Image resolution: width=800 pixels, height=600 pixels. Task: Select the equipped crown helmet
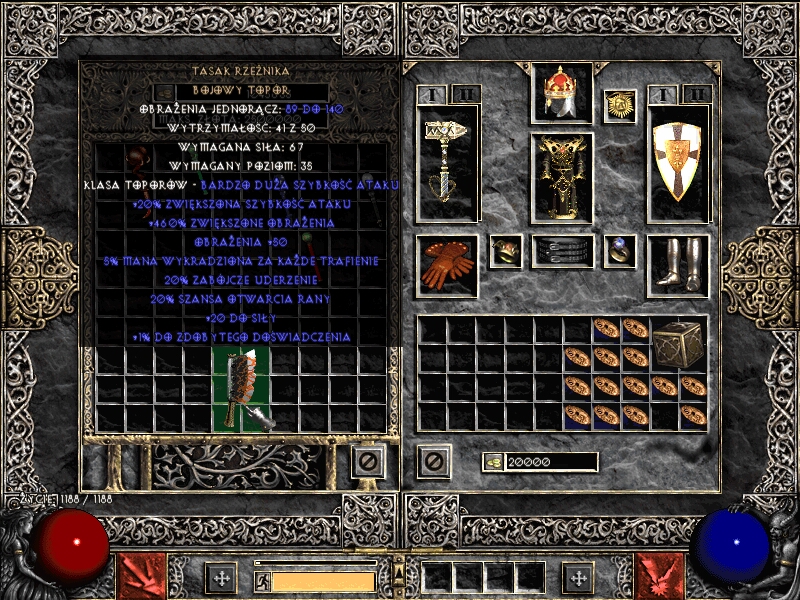(x=561, y=95)
